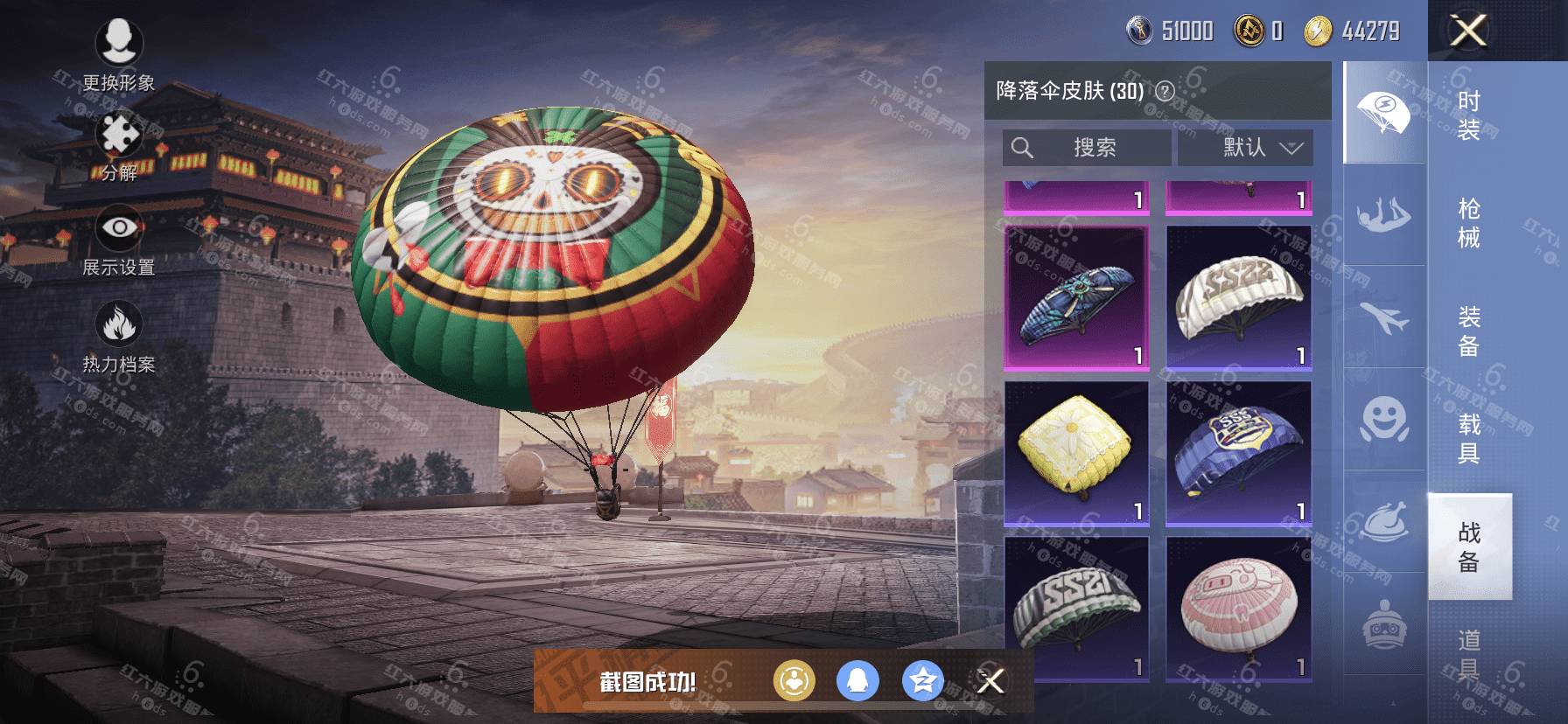Open 展示设置 display settings
Screen dimensions: 1568x724
[x=119, y=240]
